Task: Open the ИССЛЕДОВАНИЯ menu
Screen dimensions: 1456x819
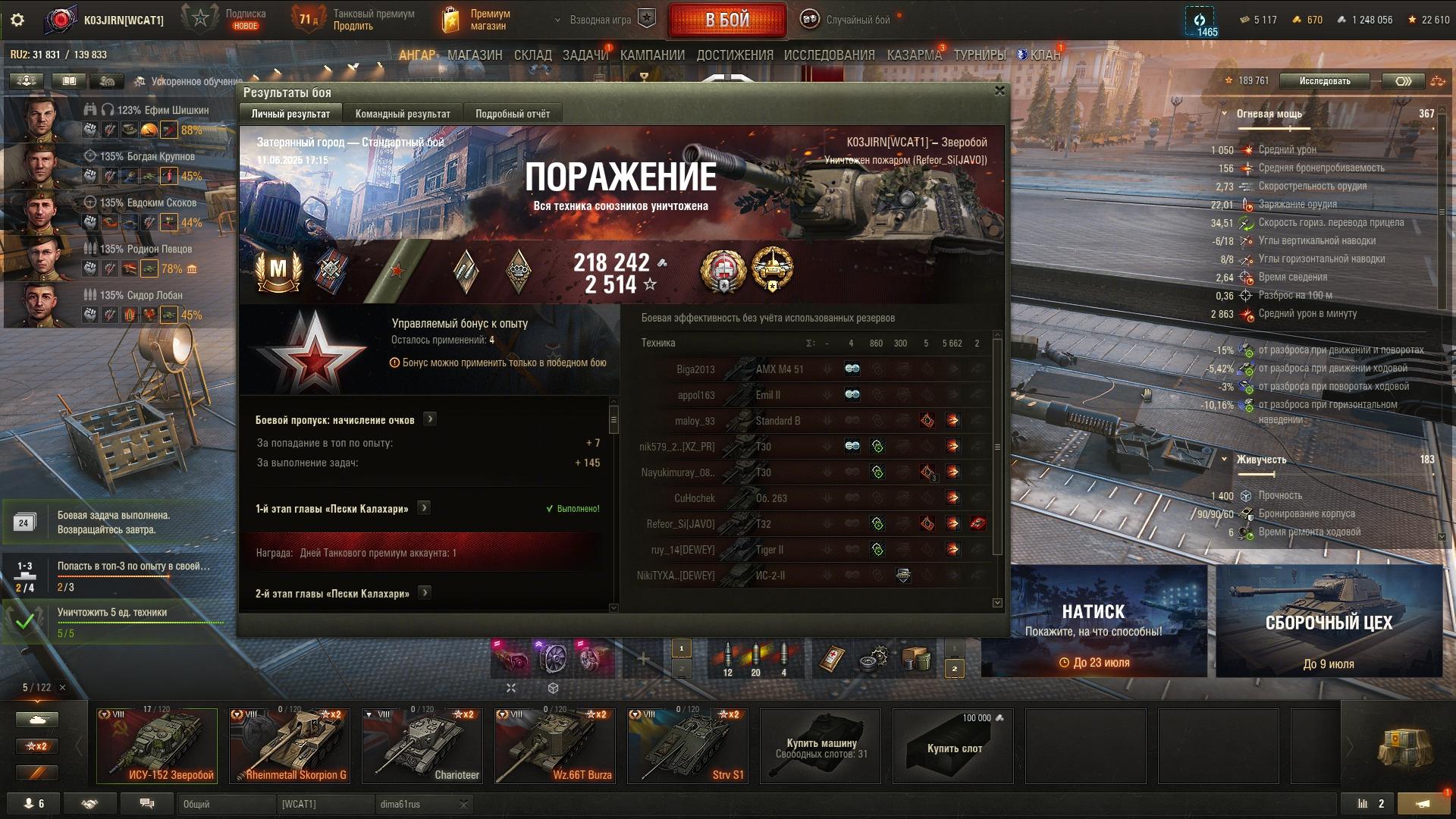Action: [x=829, y=55]
